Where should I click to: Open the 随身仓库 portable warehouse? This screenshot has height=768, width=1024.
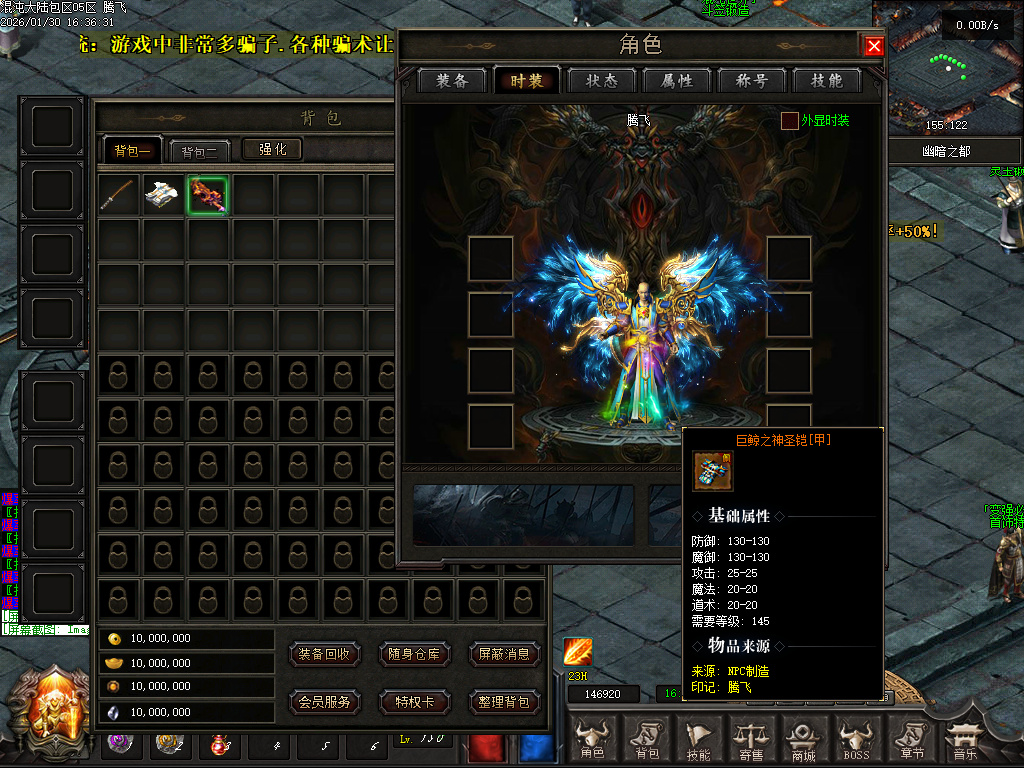(414, 654)
